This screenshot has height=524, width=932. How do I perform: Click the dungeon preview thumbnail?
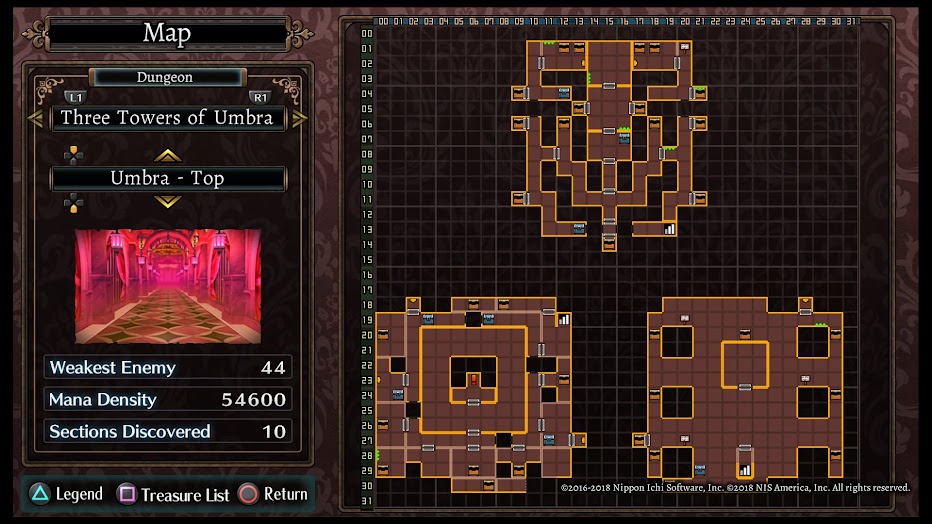pyautogui.click(x=167, y=285)
